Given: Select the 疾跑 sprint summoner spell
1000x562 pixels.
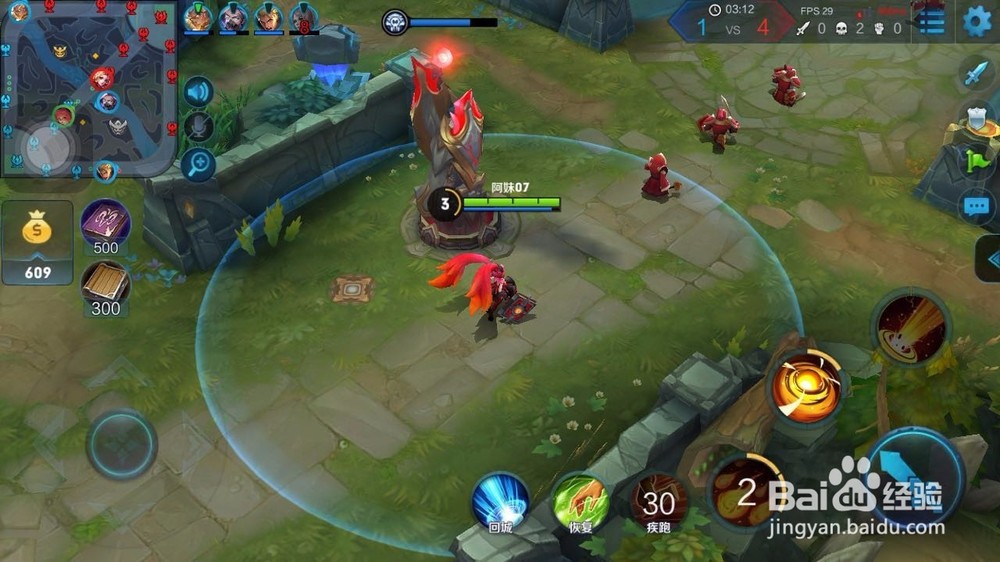Looking at the screenshot, I should (x=658, y=501).
